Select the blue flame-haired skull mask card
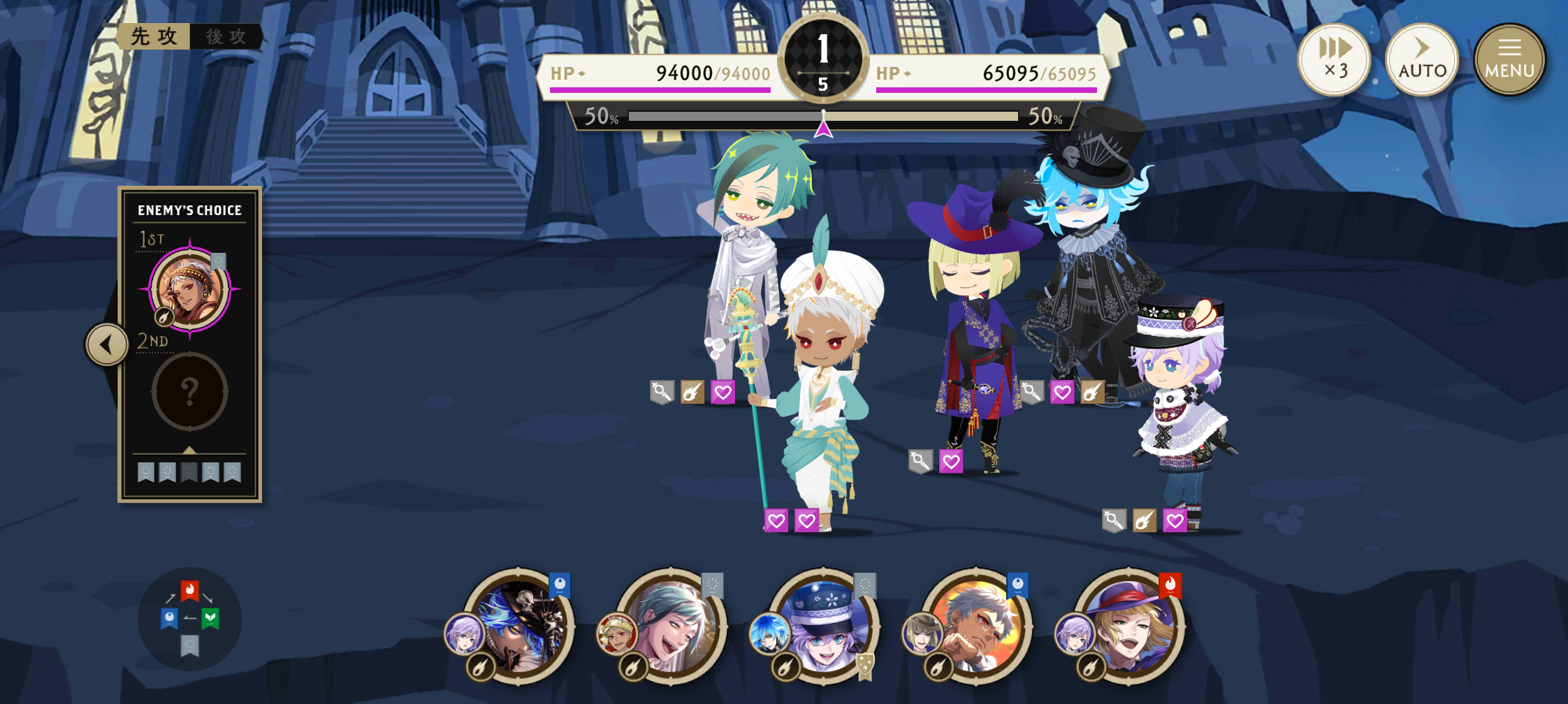The height and width of the screenshot is (704, 1568). pyautogui.click(x=521, y=625)
